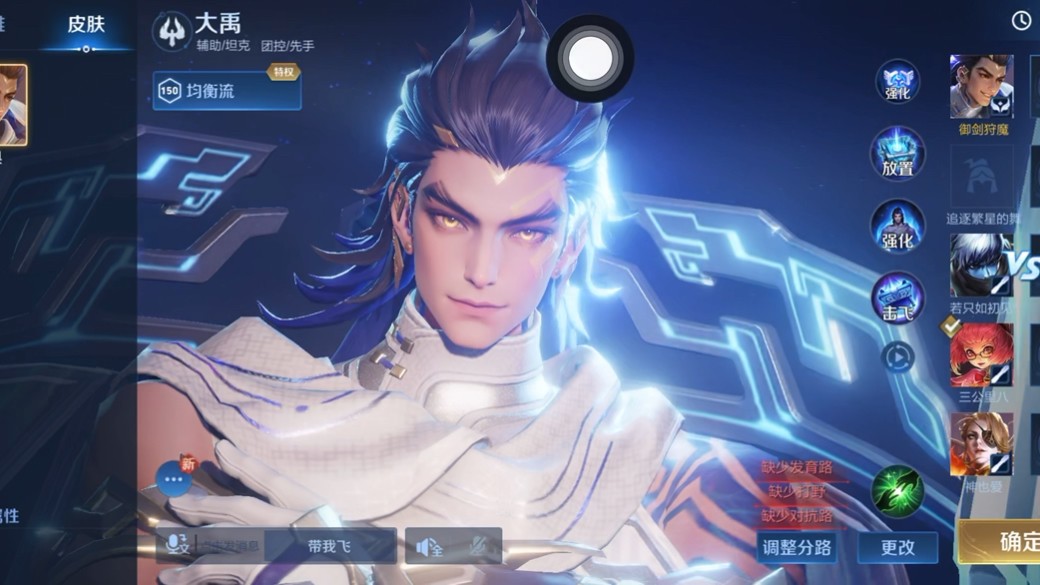Toggle the voice-to-text microphone
Screen dimensions: 1040x585
pos(178,546)
